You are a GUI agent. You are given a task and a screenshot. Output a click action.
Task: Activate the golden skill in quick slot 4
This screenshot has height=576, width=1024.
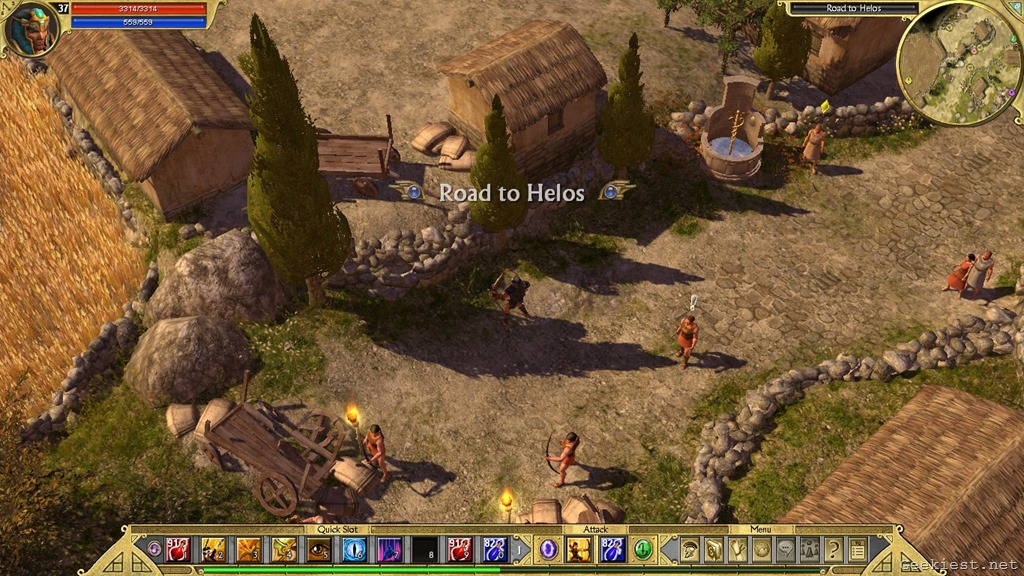point(284,548)
